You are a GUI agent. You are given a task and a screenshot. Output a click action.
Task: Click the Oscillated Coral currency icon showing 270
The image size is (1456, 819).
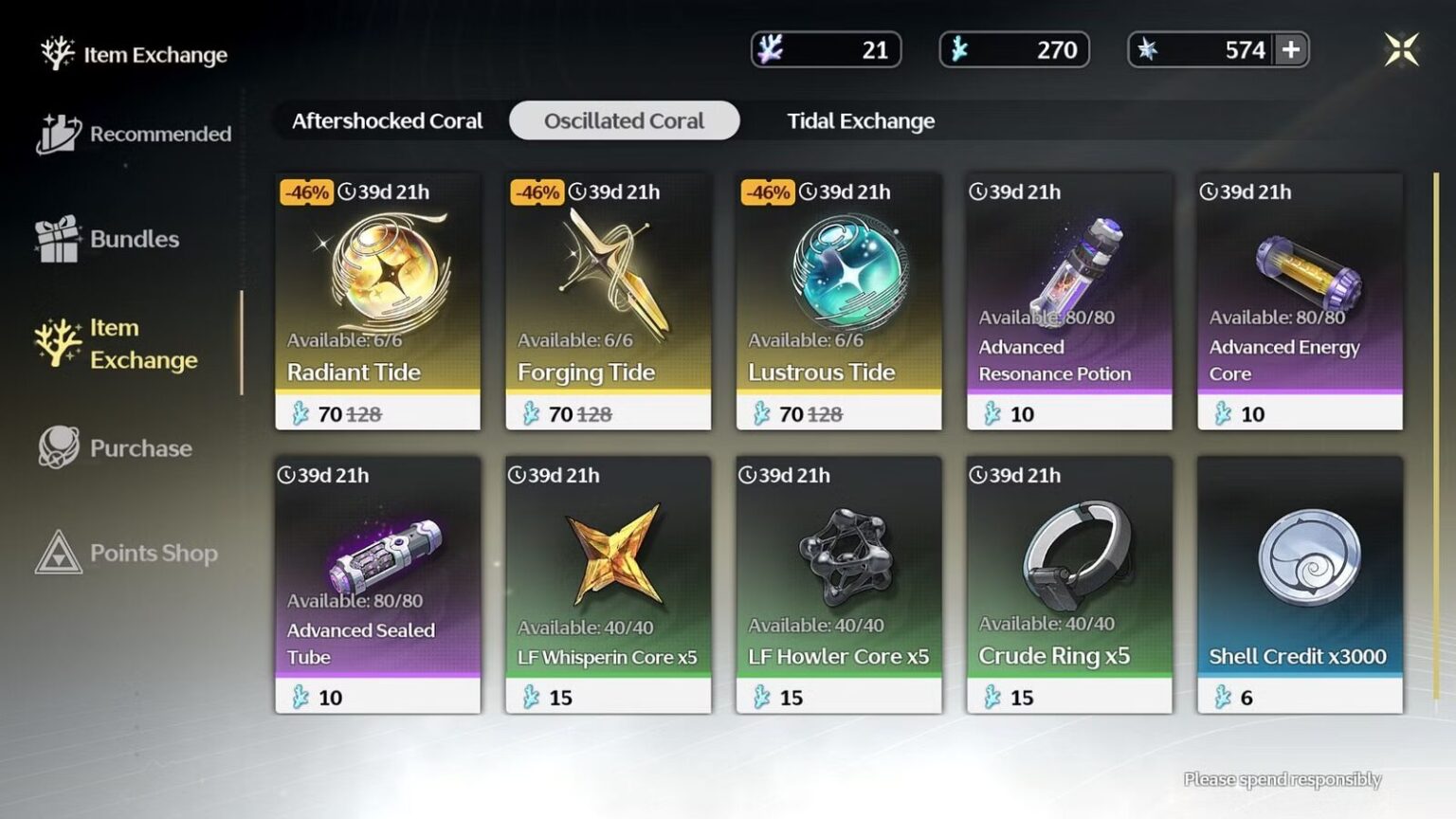click(x=956, y=49)
